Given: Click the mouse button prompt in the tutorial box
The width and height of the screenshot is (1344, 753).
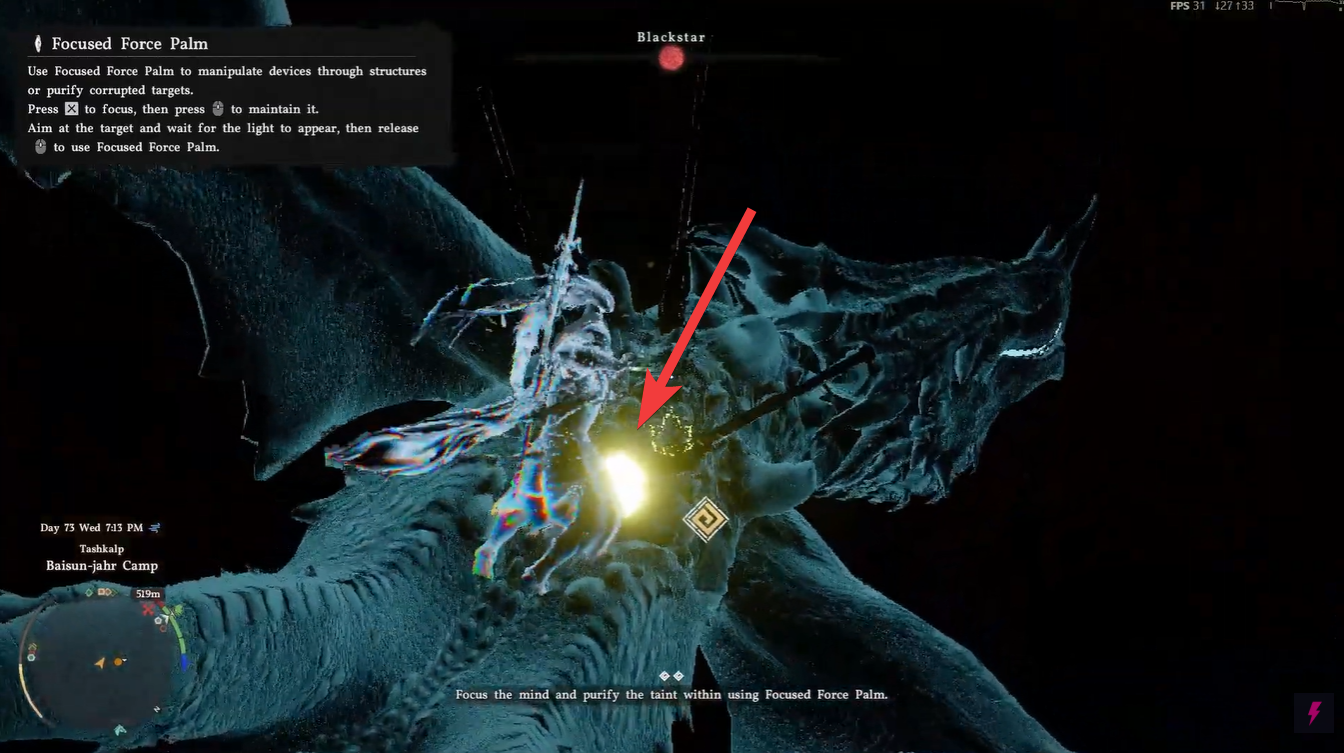Looking at the screenshot, I should coord(218,109).
